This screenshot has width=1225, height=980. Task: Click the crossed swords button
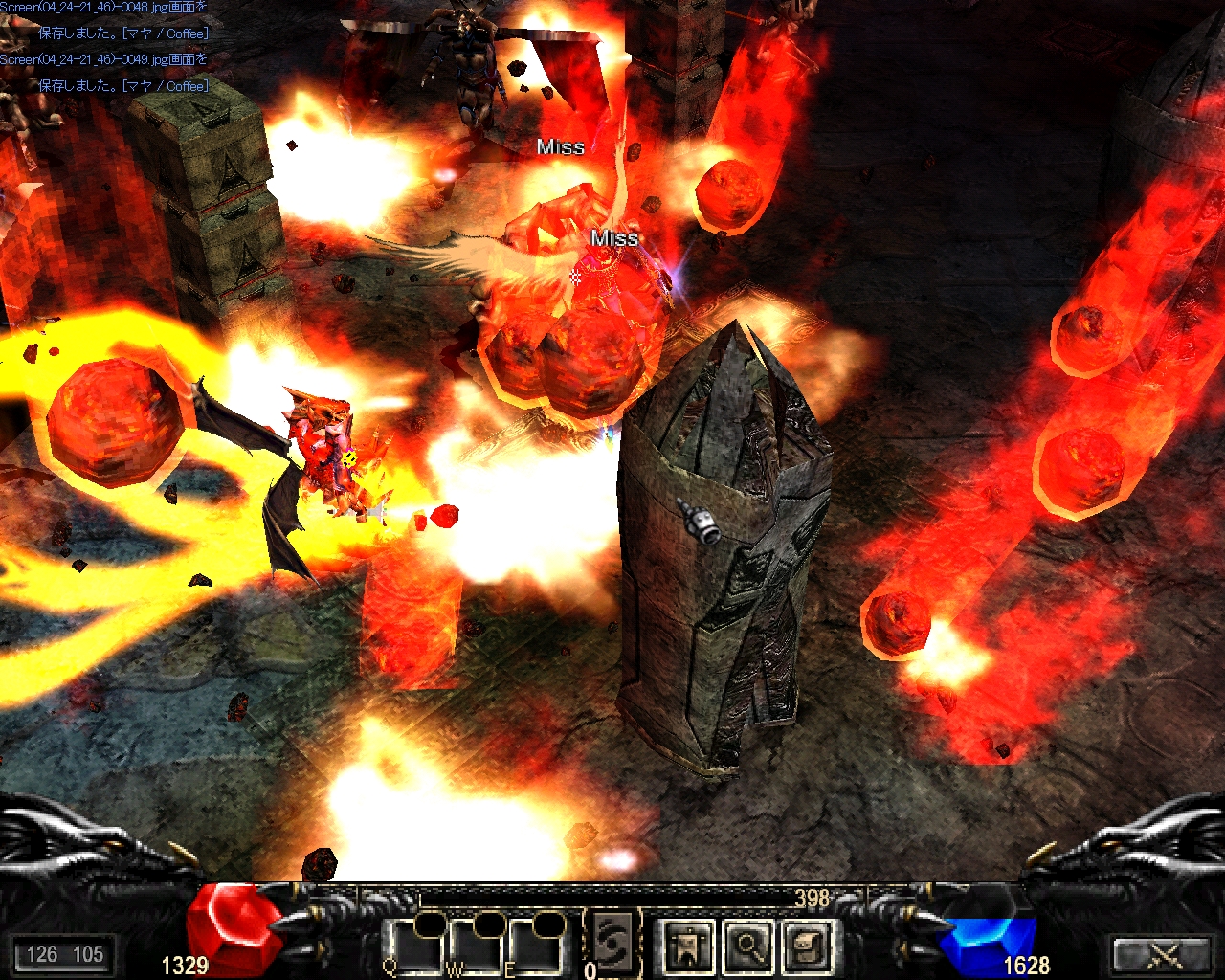point(1164,954)
